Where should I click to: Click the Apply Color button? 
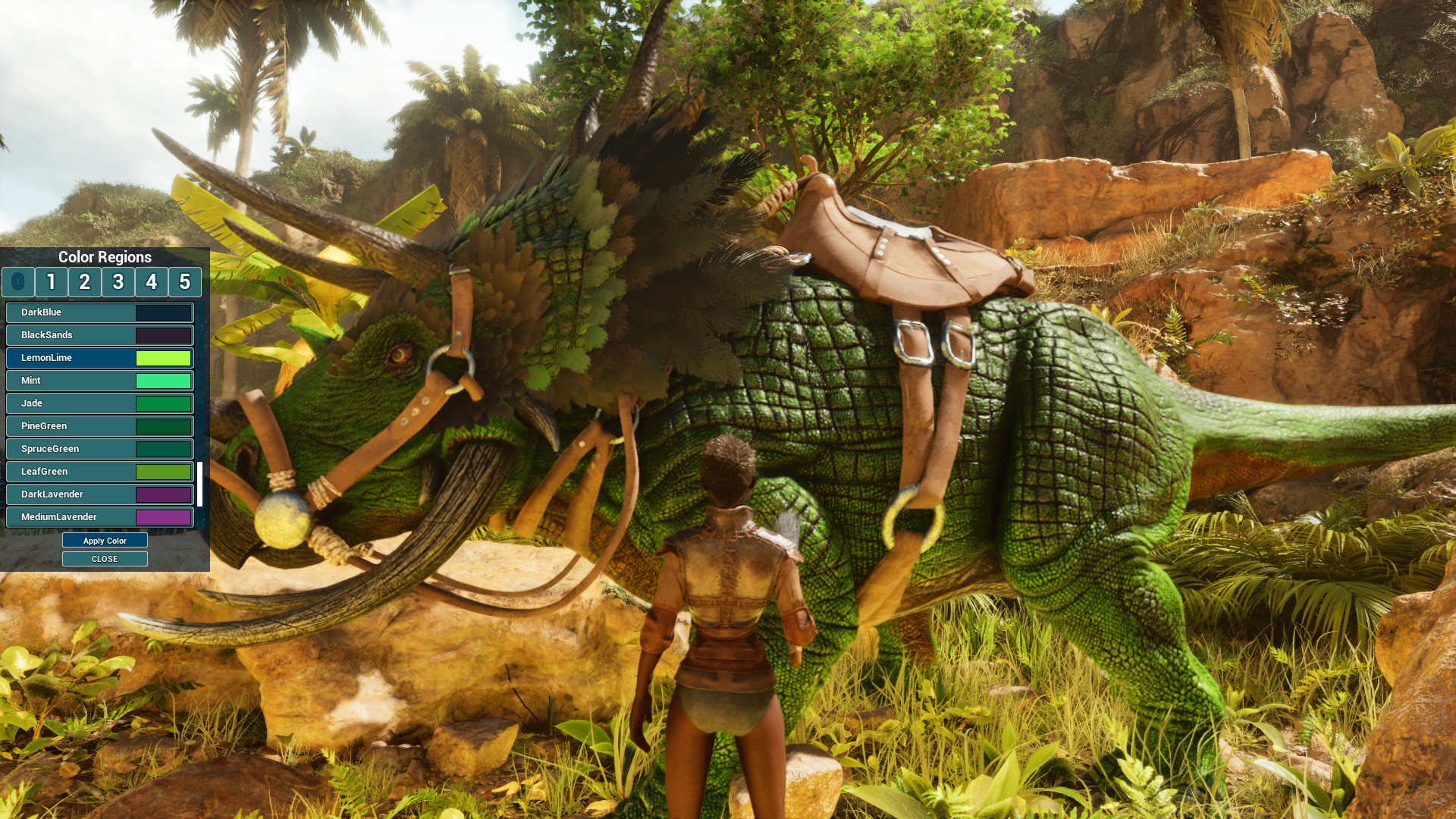[105, 541]
